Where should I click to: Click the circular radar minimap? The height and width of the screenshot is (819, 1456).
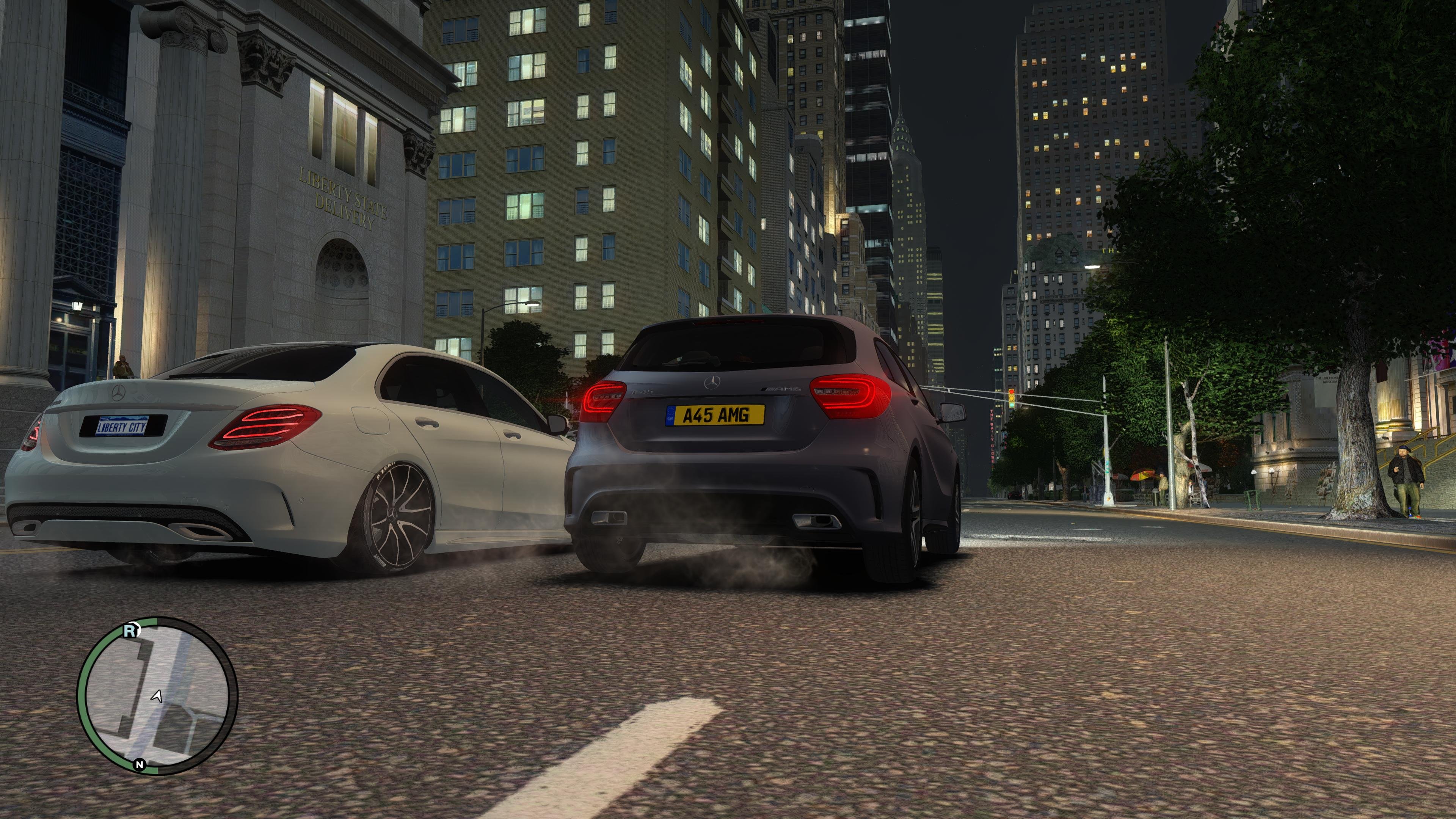[157, 697]
